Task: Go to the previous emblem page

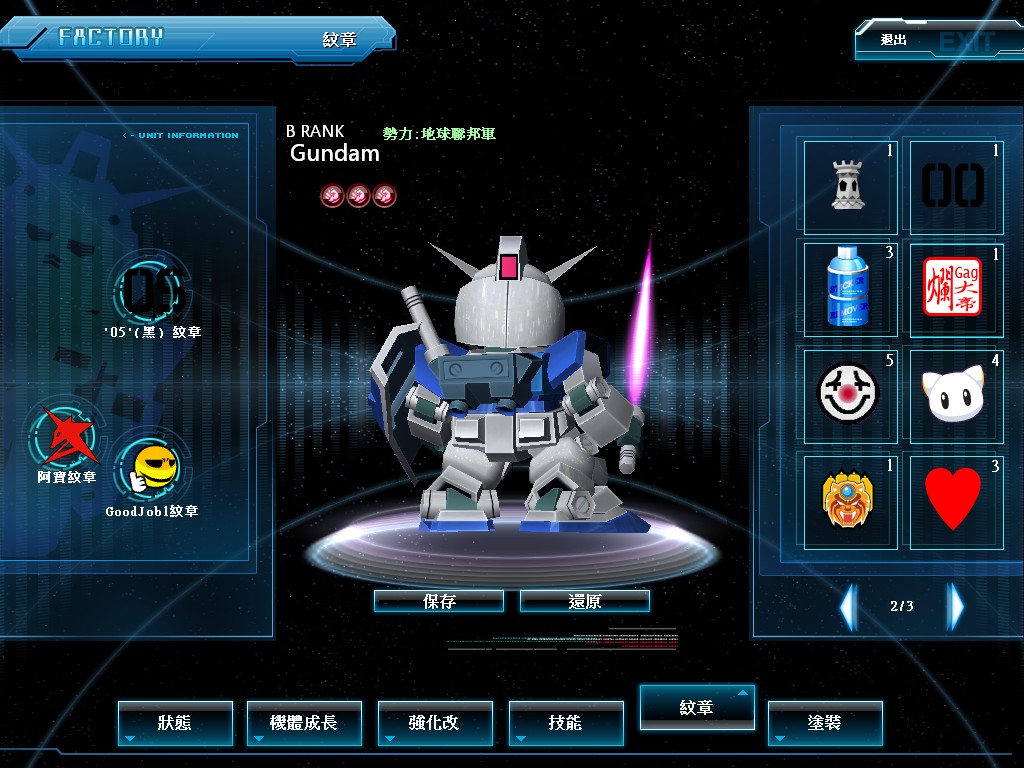Action: 848,606
